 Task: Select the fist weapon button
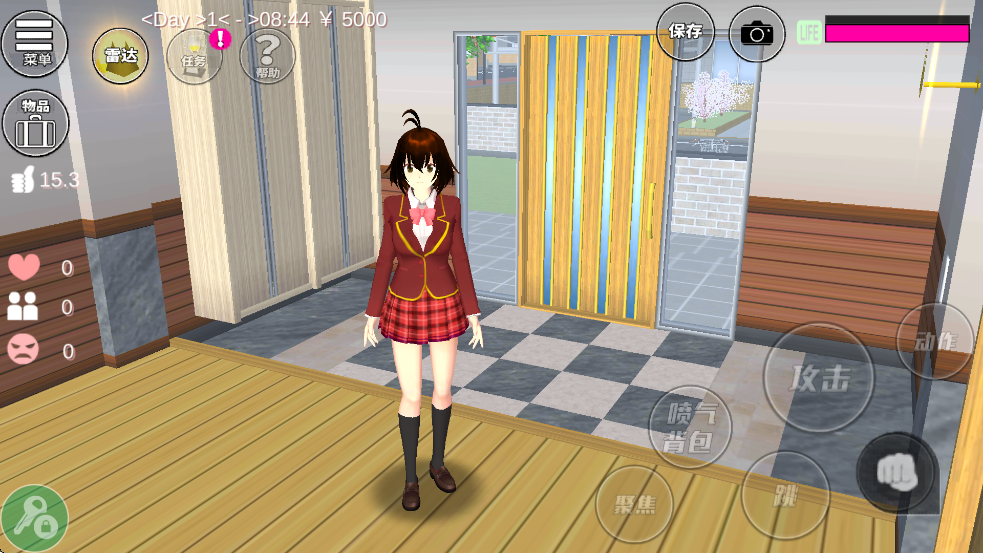(x=897, y=472)
